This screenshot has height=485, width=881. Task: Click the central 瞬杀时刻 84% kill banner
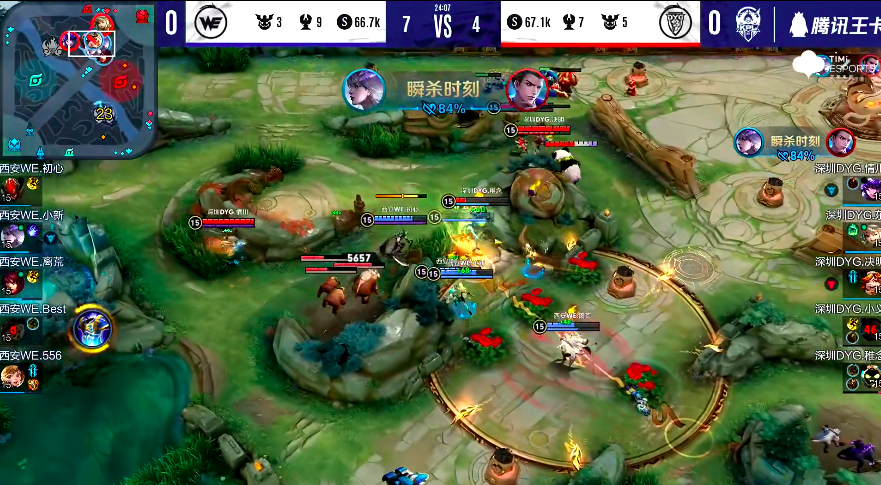pos(442,92)
